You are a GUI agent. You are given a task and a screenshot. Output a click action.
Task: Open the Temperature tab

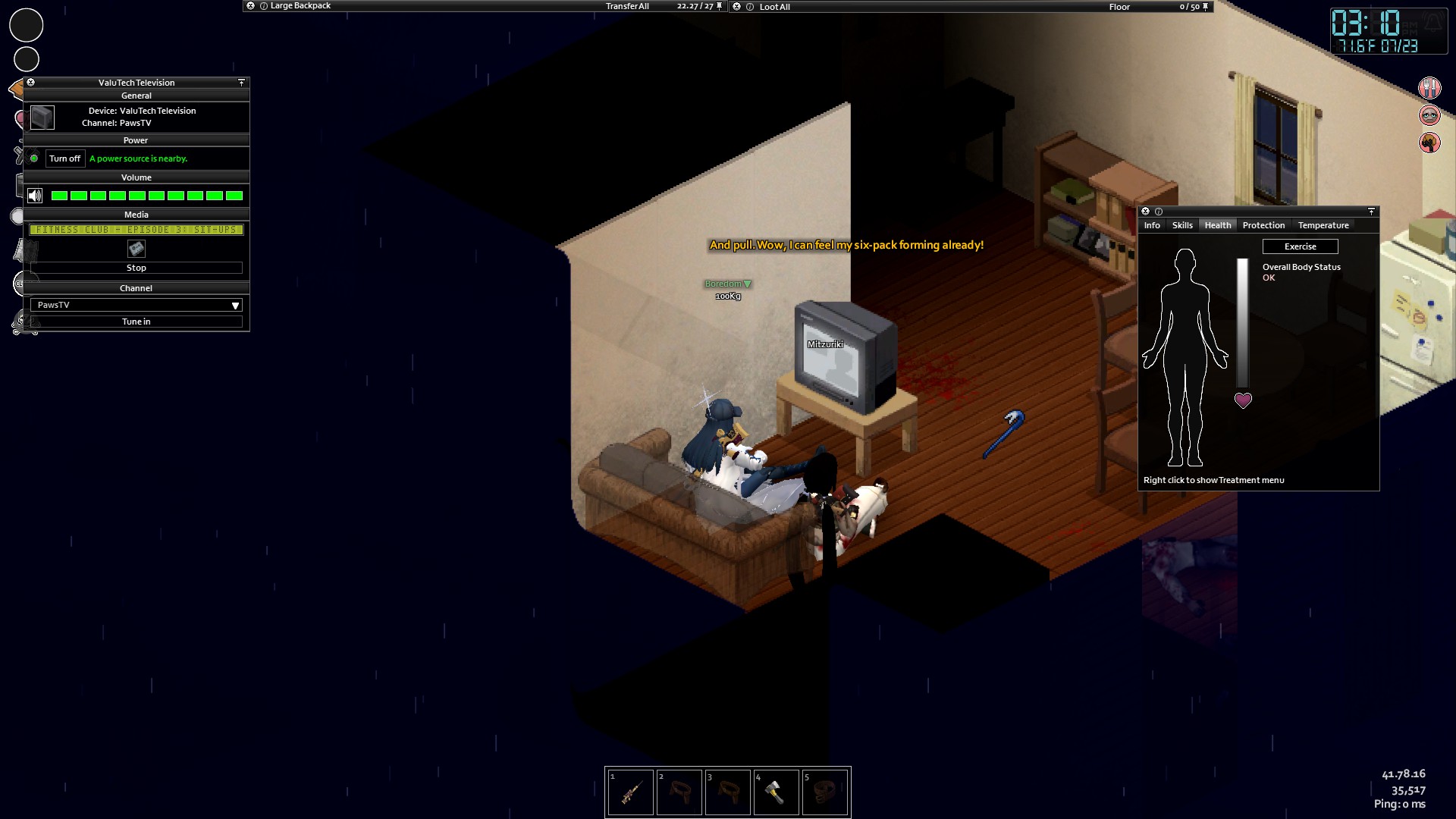[x=1323, y=225]
